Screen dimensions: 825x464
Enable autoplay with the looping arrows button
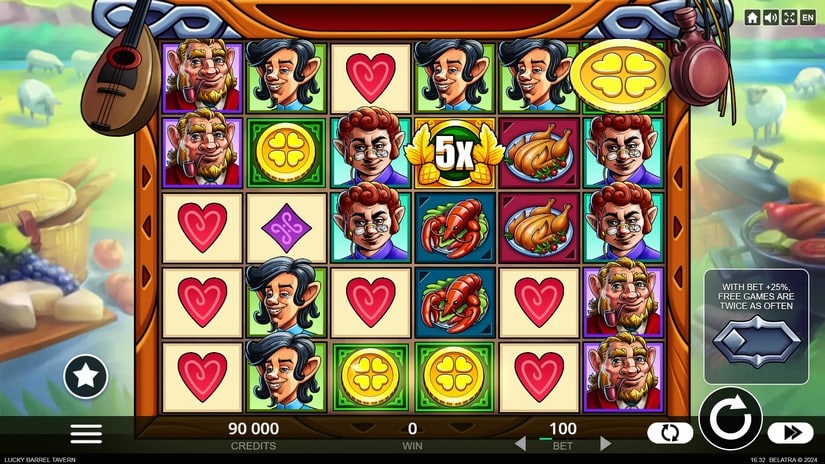[x=669, y=433]
